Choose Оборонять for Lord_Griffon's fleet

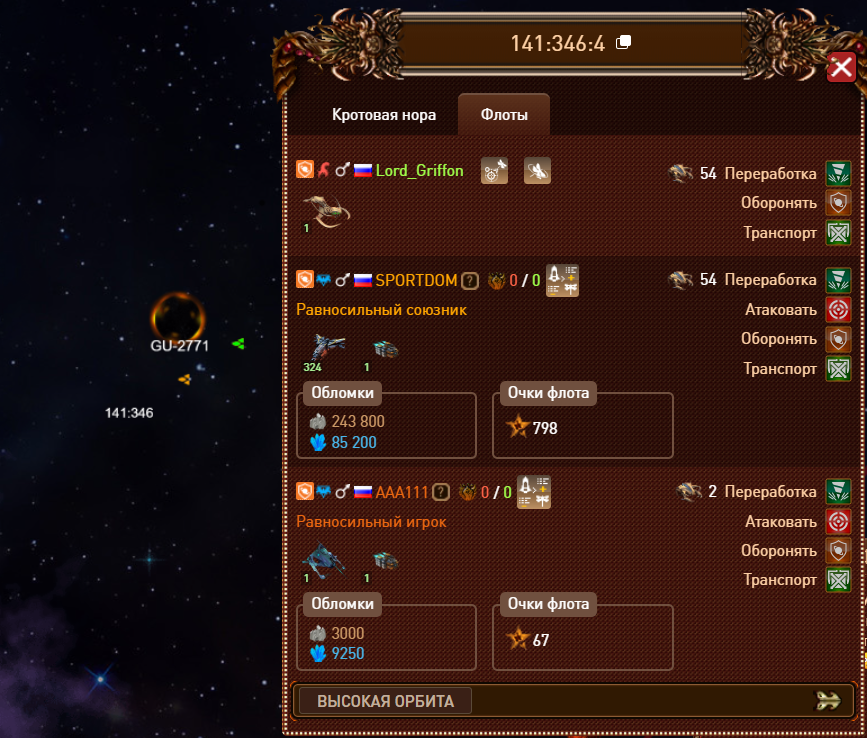pos(837,202)
